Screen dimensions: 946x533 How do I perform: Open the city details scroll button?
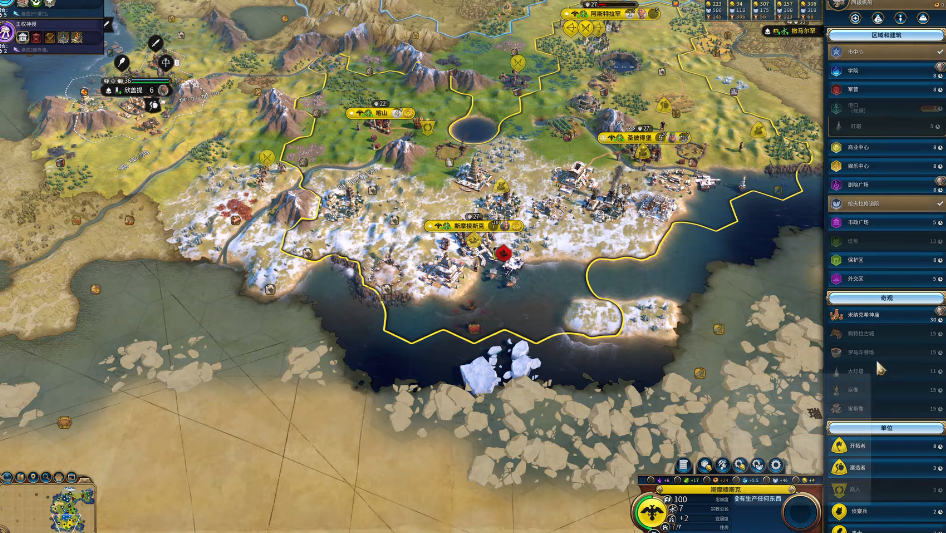pyautogui.click(x=685, y=465)
